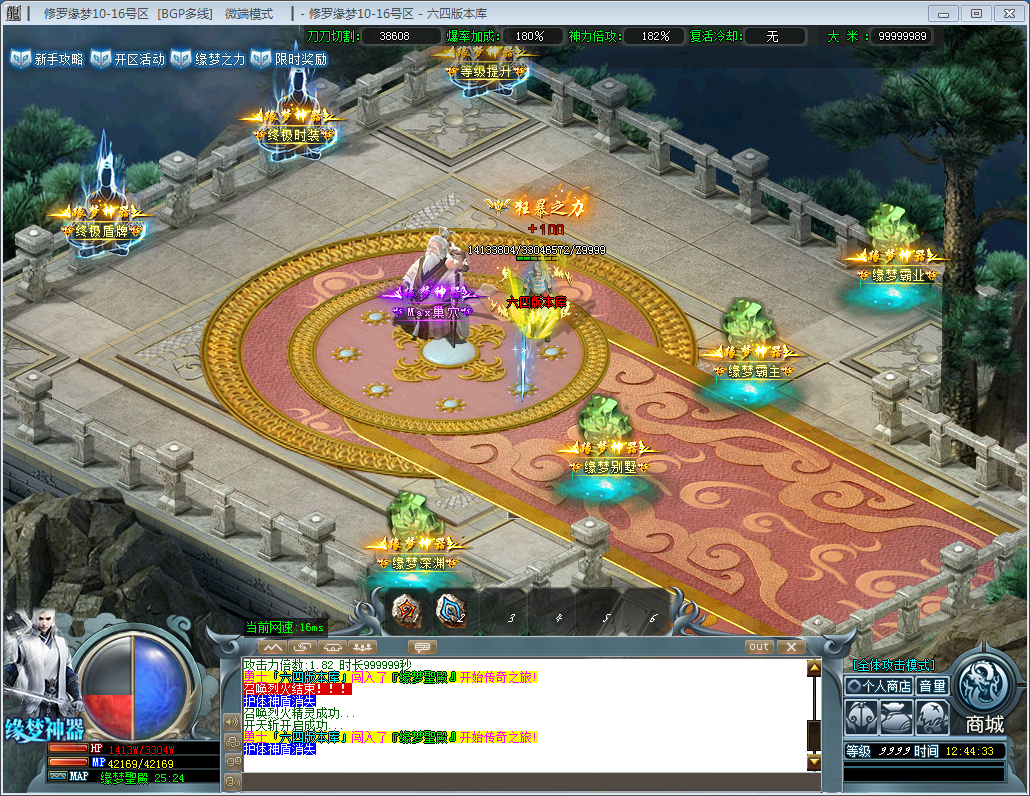This screenshot has height=796, width=1030.
Task: Open the 新手攻略 beginner guide
Action: [x=47, y=59]
